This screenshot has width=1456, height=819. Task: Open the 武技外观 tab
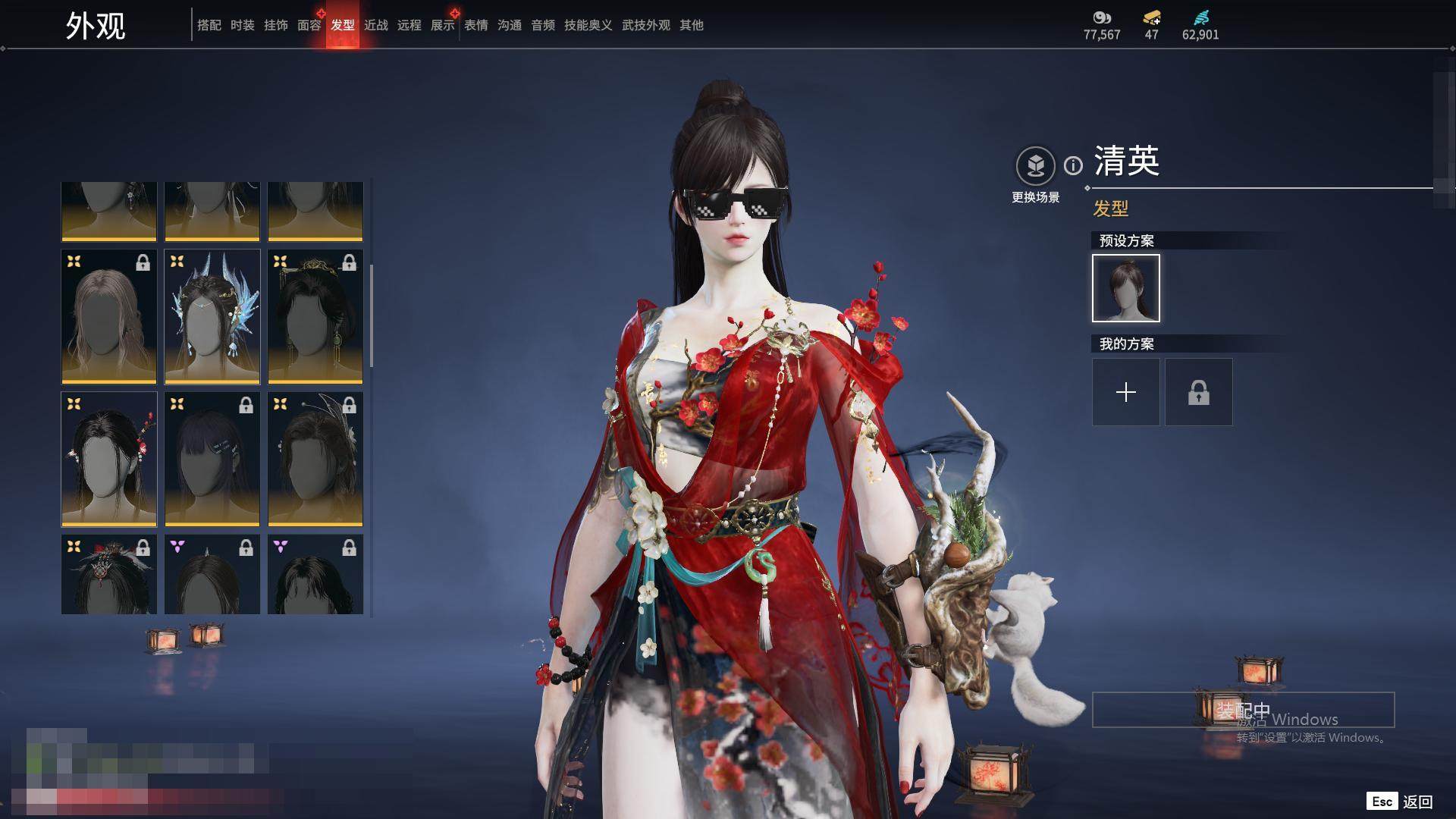645,25
